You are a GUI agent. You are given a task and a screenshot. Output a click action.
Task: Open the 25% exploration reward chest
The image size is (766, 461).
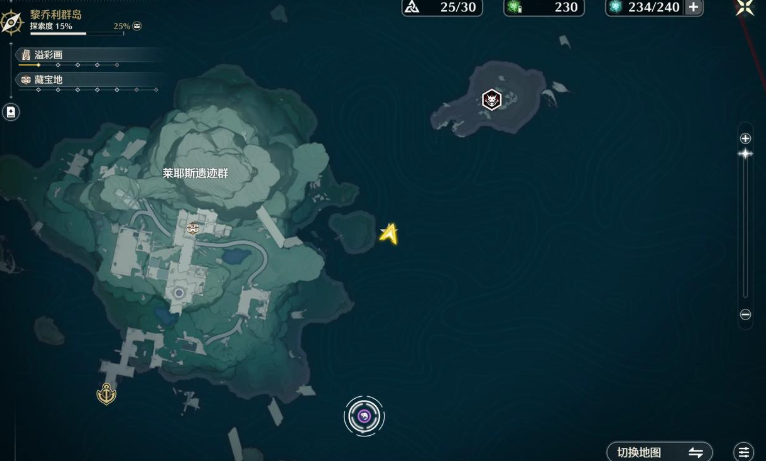137,26
